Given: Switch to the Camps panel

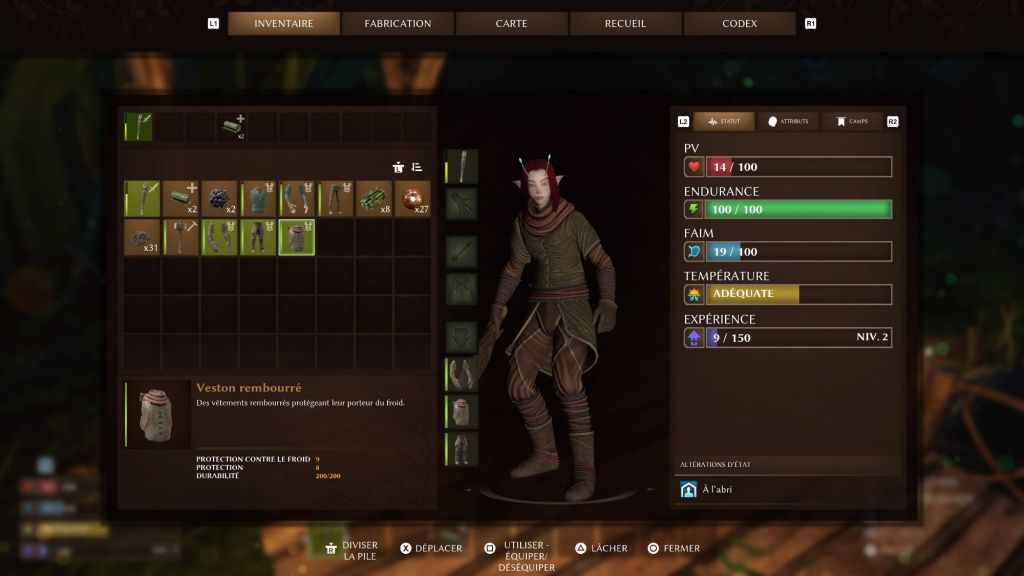Looking at the screenshot, I should [x=852, y=121].
